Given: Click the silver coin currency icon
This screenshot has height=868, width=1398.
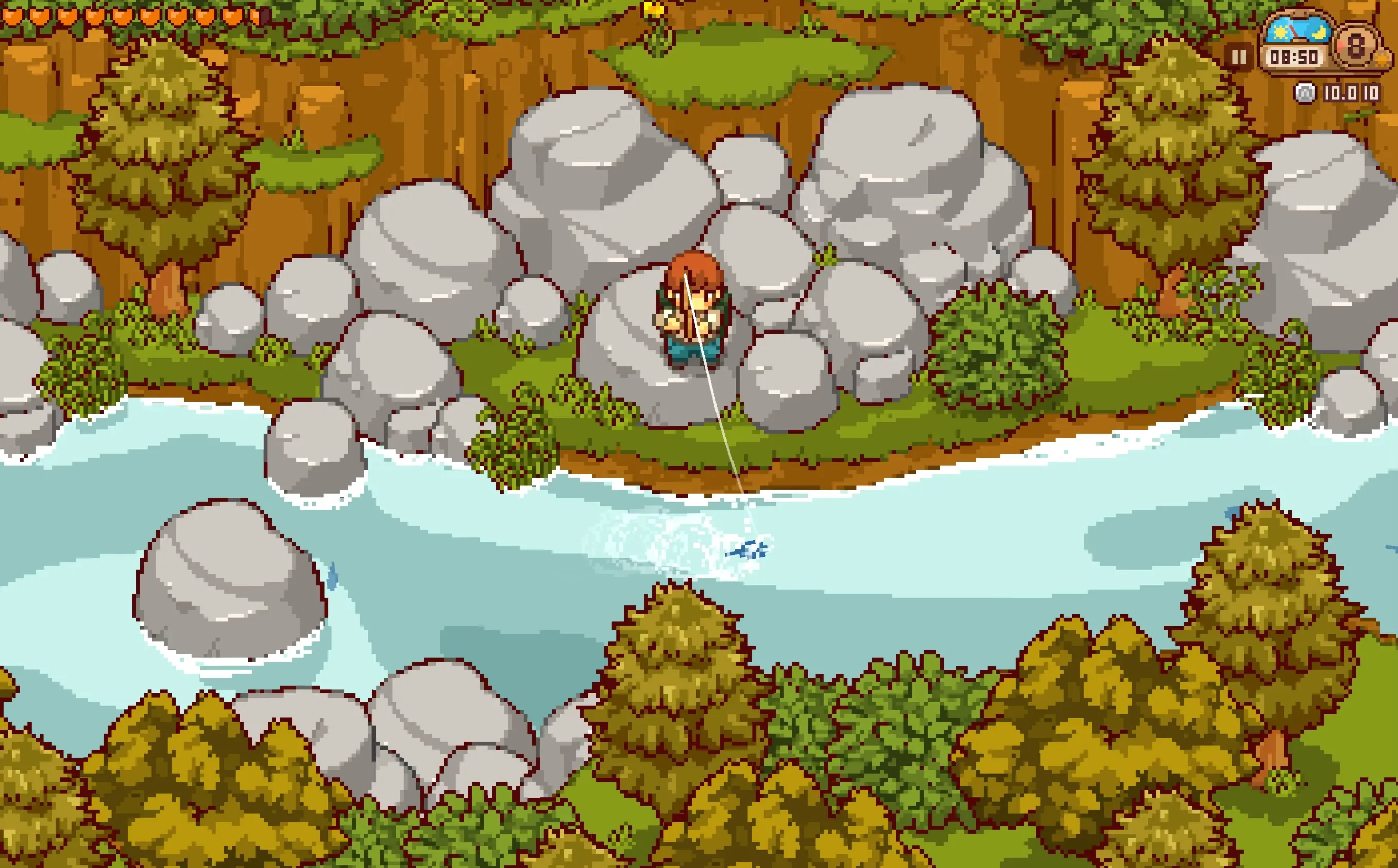Looking at the screenshot, I should click(x=1305, y=94).
